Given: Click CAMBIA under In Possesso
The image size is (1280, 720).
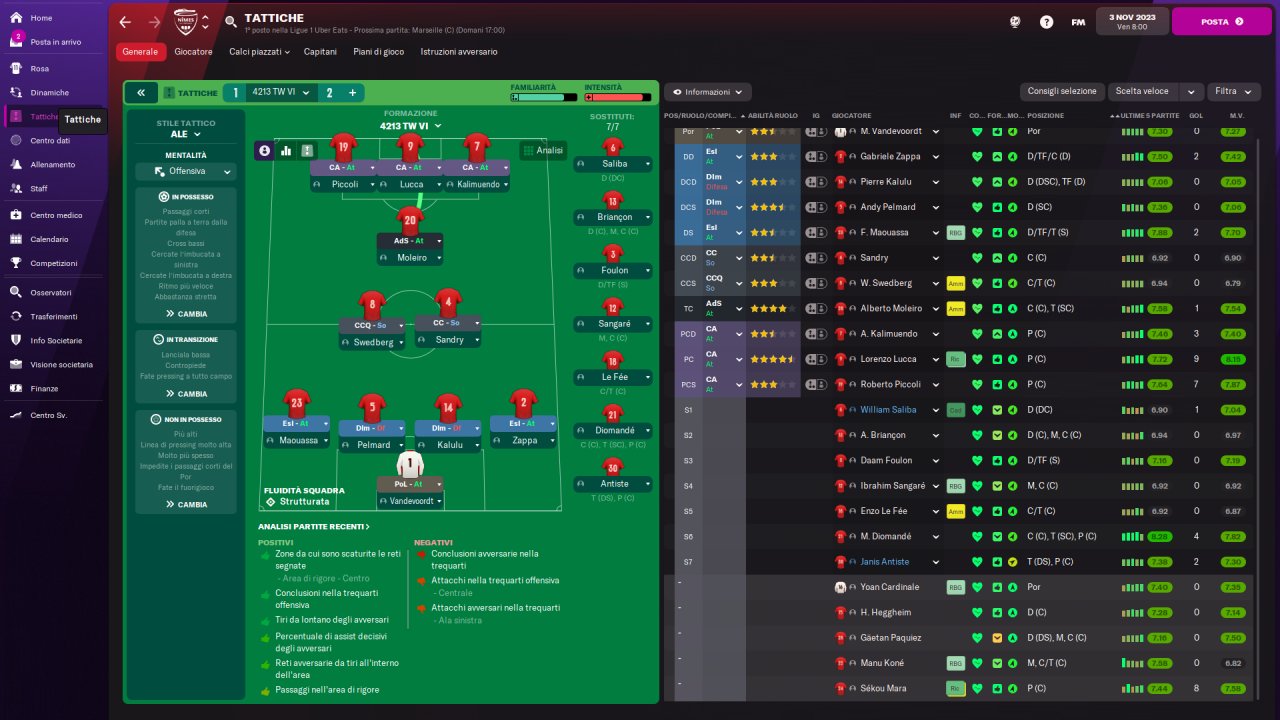Looking at the screenshot, I should click(186, 314).
